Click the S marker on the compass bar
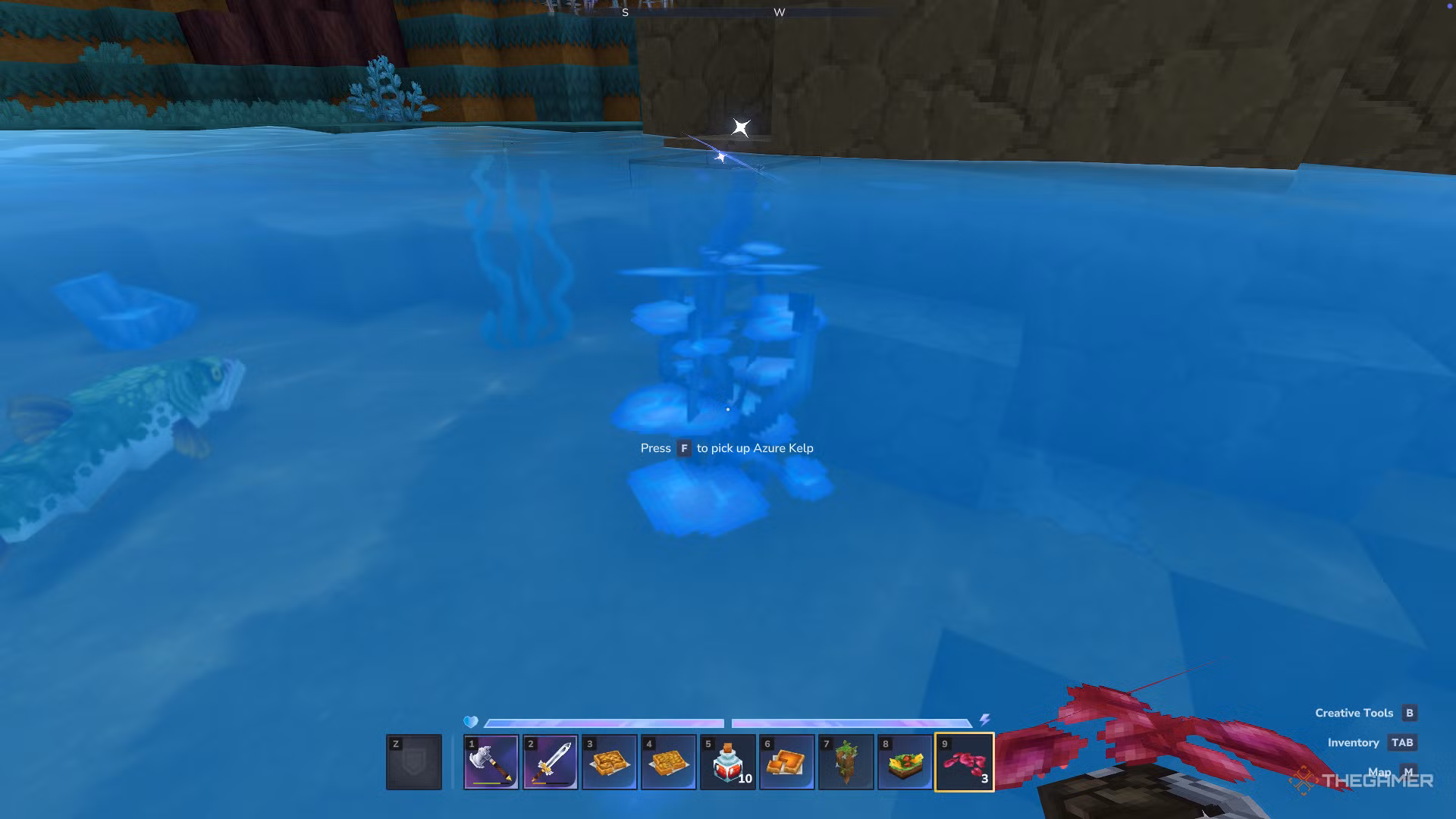Image resolution: width=1456 pixels, height=819 pixels. click(x=624, y=12)
